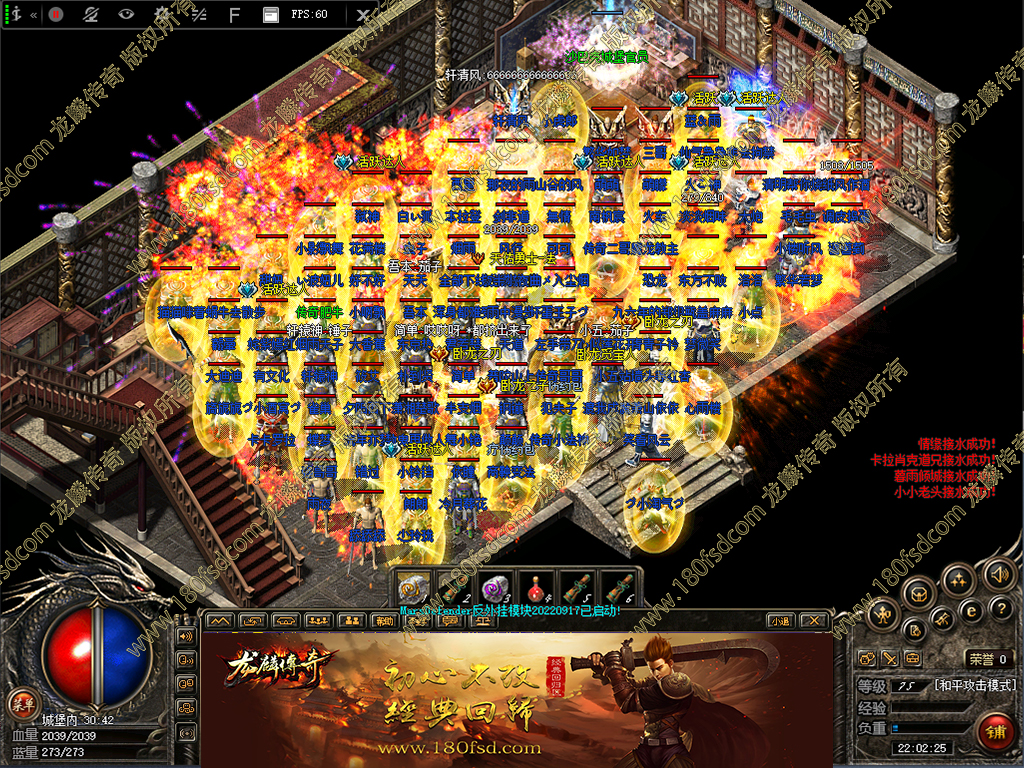Screen dimensions: 1024x768
Task: Open the bag inventory round button
Action: pos(919,594)
